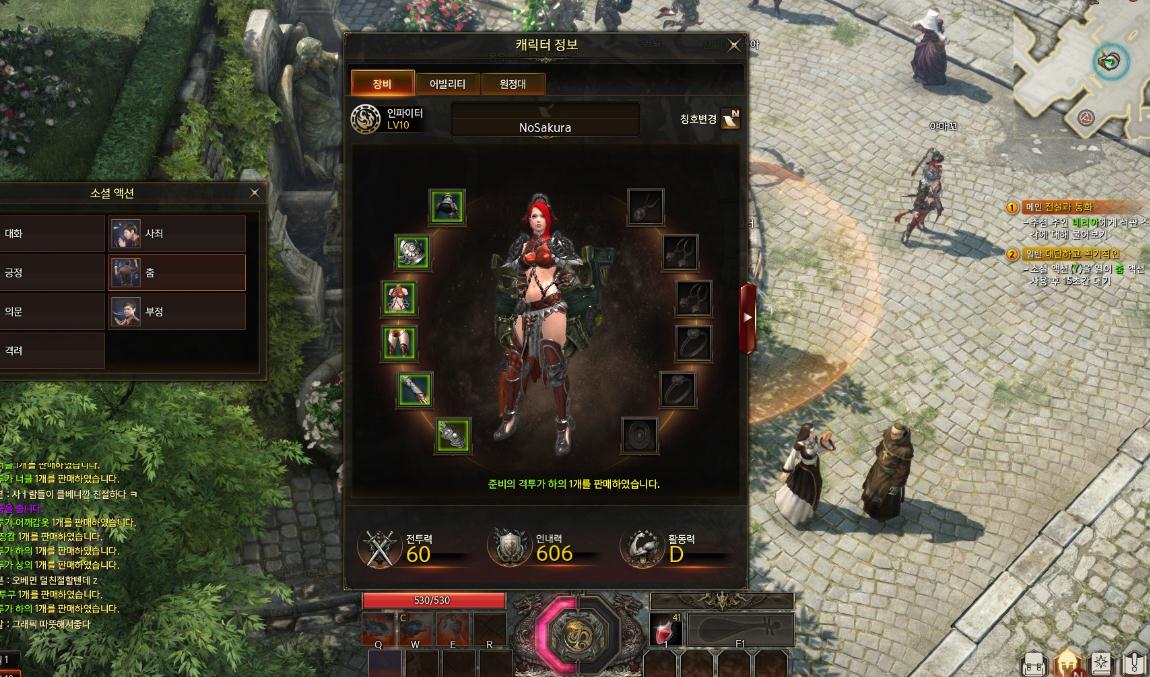
Task: Use the red potion quick slot
Action: click(664, 630)
